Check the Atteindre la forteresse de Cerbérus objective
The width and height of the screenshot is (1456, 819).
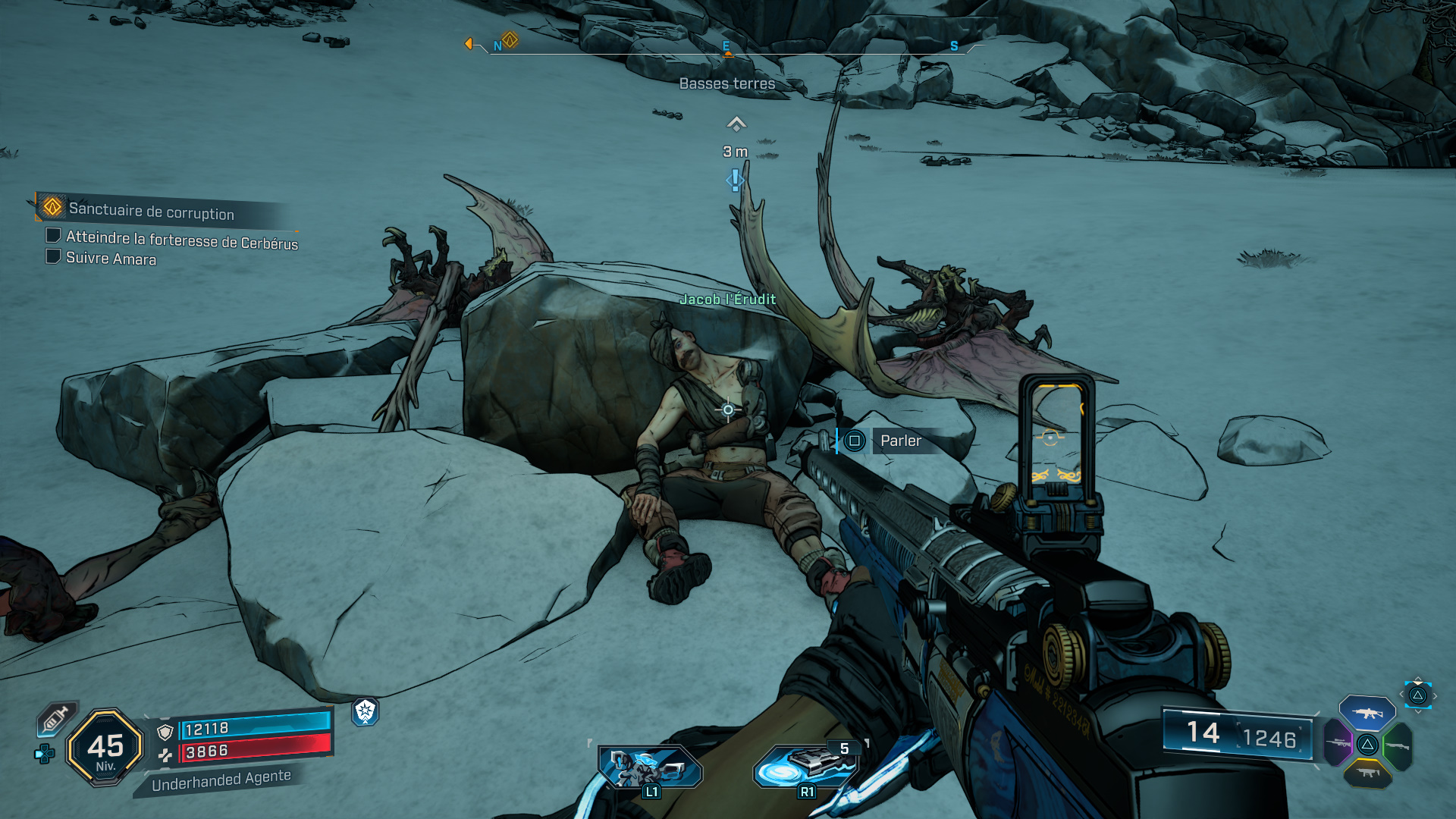tap(54, 236)
